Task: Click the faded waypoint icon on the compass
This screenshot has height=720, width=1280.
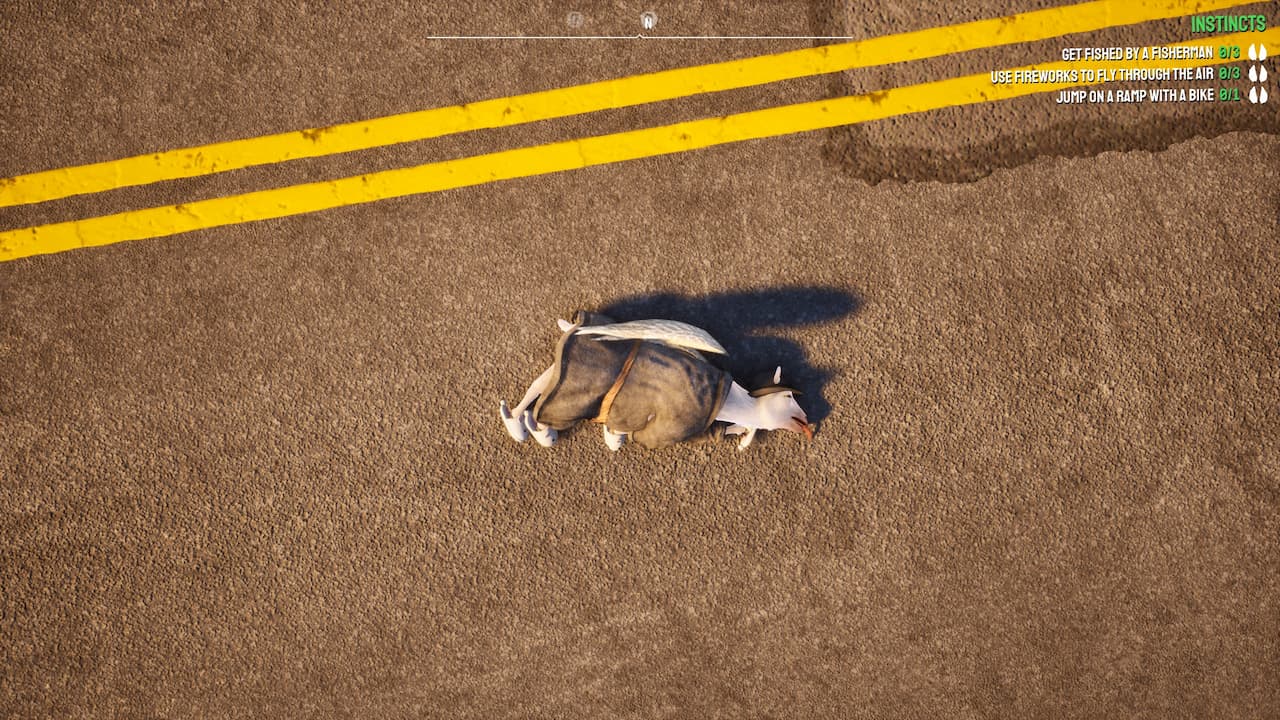Action: [x=573, y=19]
